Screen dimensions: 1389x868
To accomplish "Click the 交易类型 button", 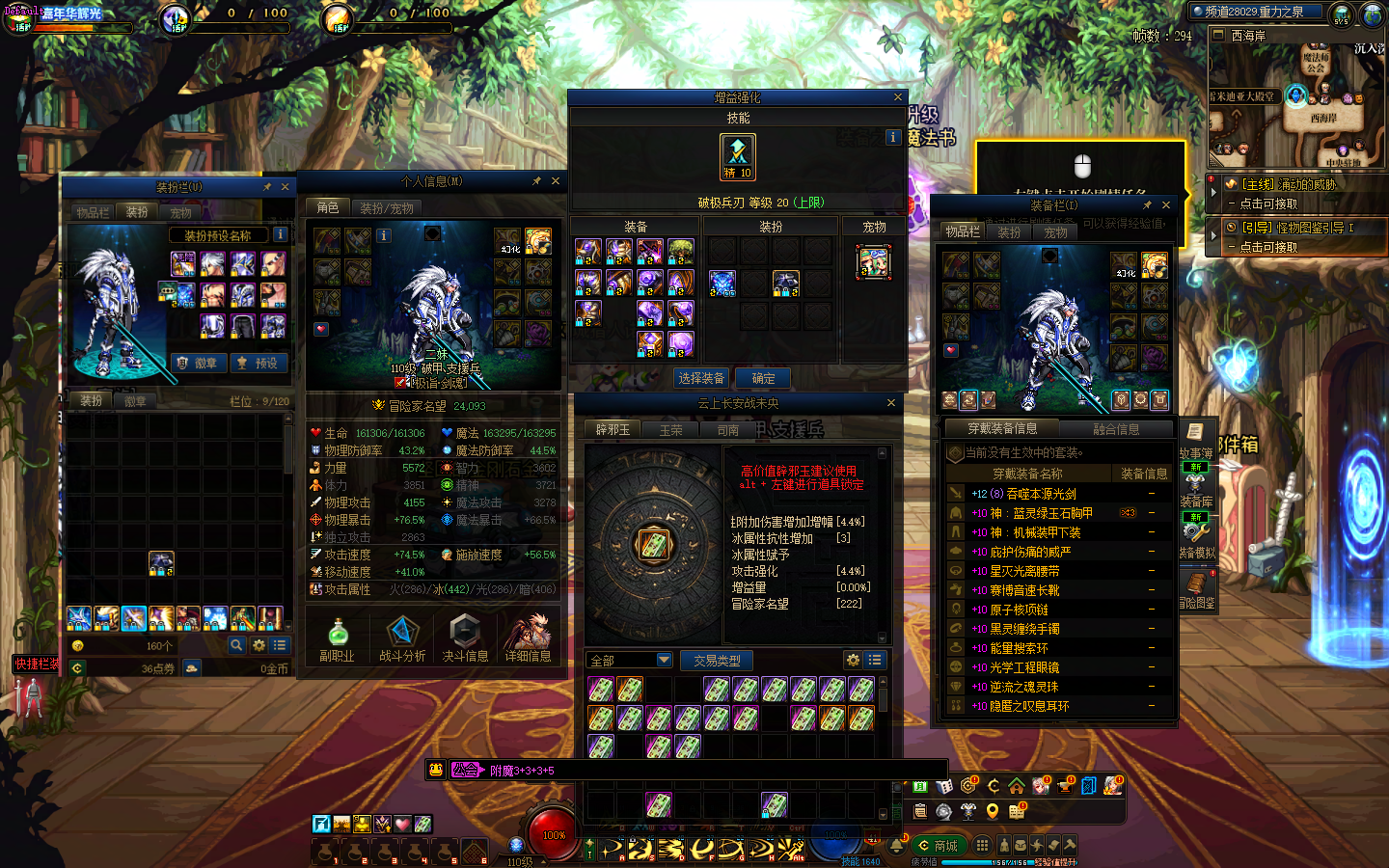I will [x=717, y=661].
